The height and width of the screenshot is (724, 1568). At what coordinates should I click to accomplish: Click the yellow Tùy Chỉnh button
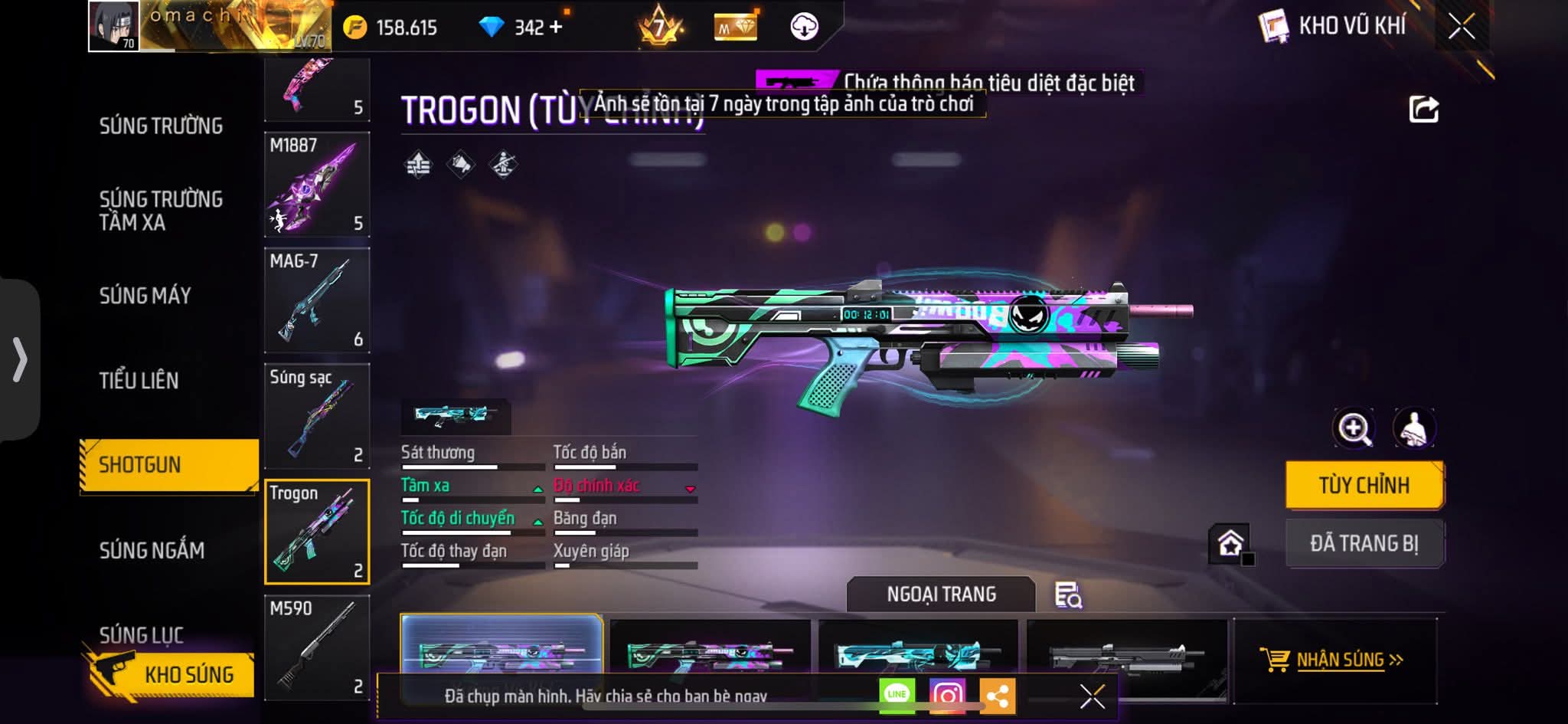coord(1364,485)
